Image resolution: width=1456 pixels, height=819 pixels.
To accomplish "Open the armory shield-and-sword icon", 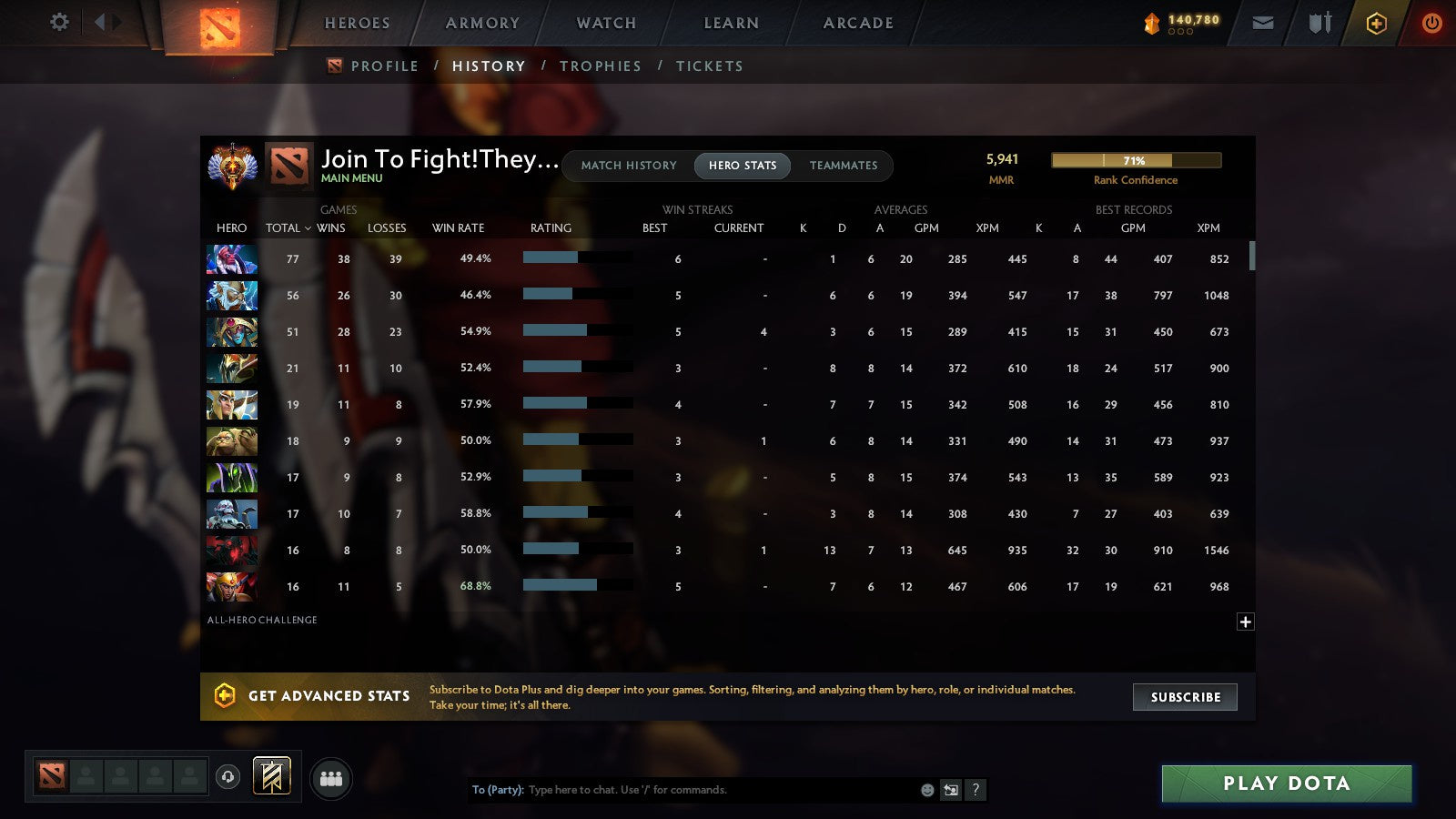I will tap(1318, 23).
